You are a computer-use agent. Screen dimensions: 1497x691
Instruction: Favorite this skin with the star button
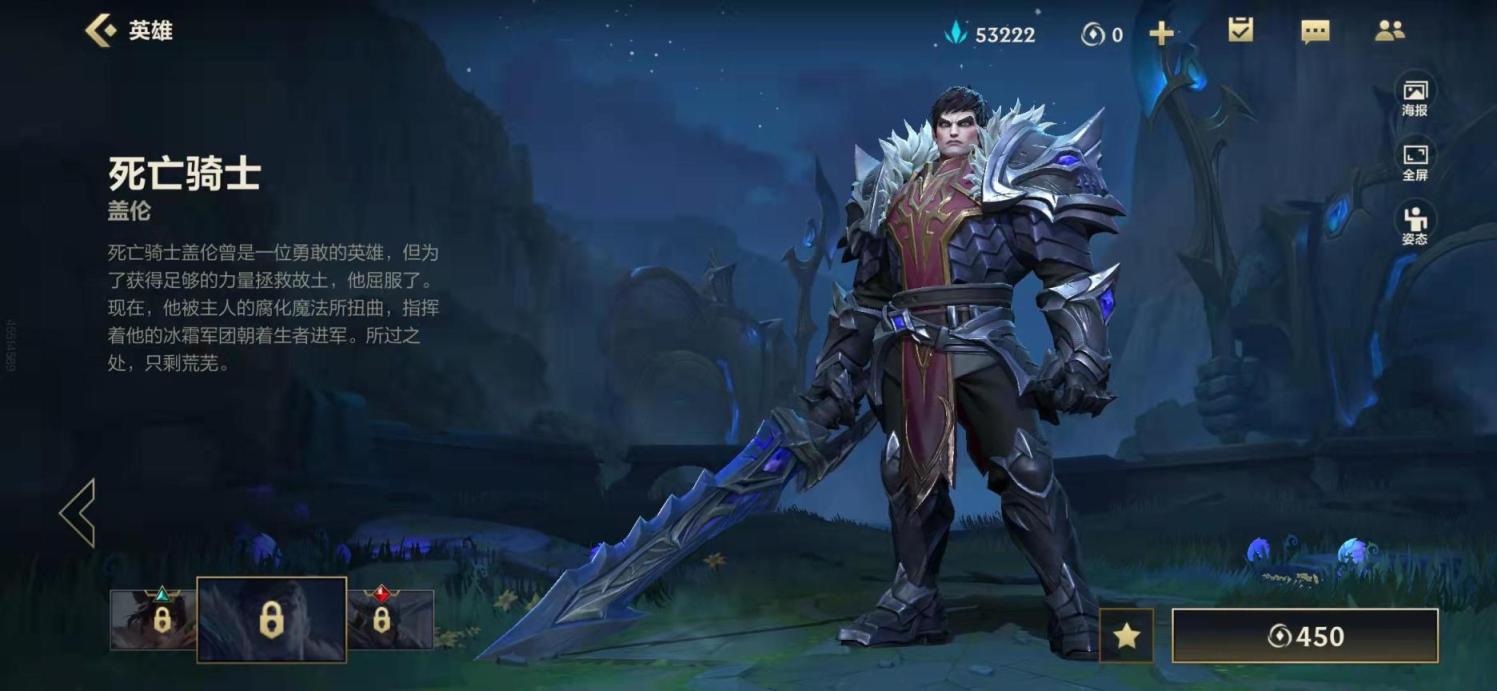coord(1126,636)
